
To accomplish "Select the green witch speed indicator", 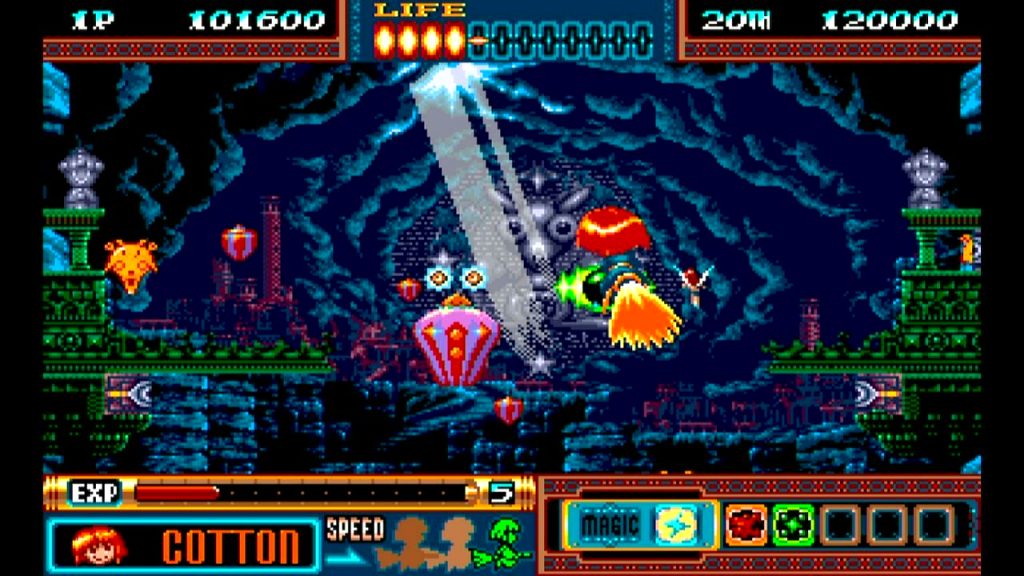I will tap(508, 542).
